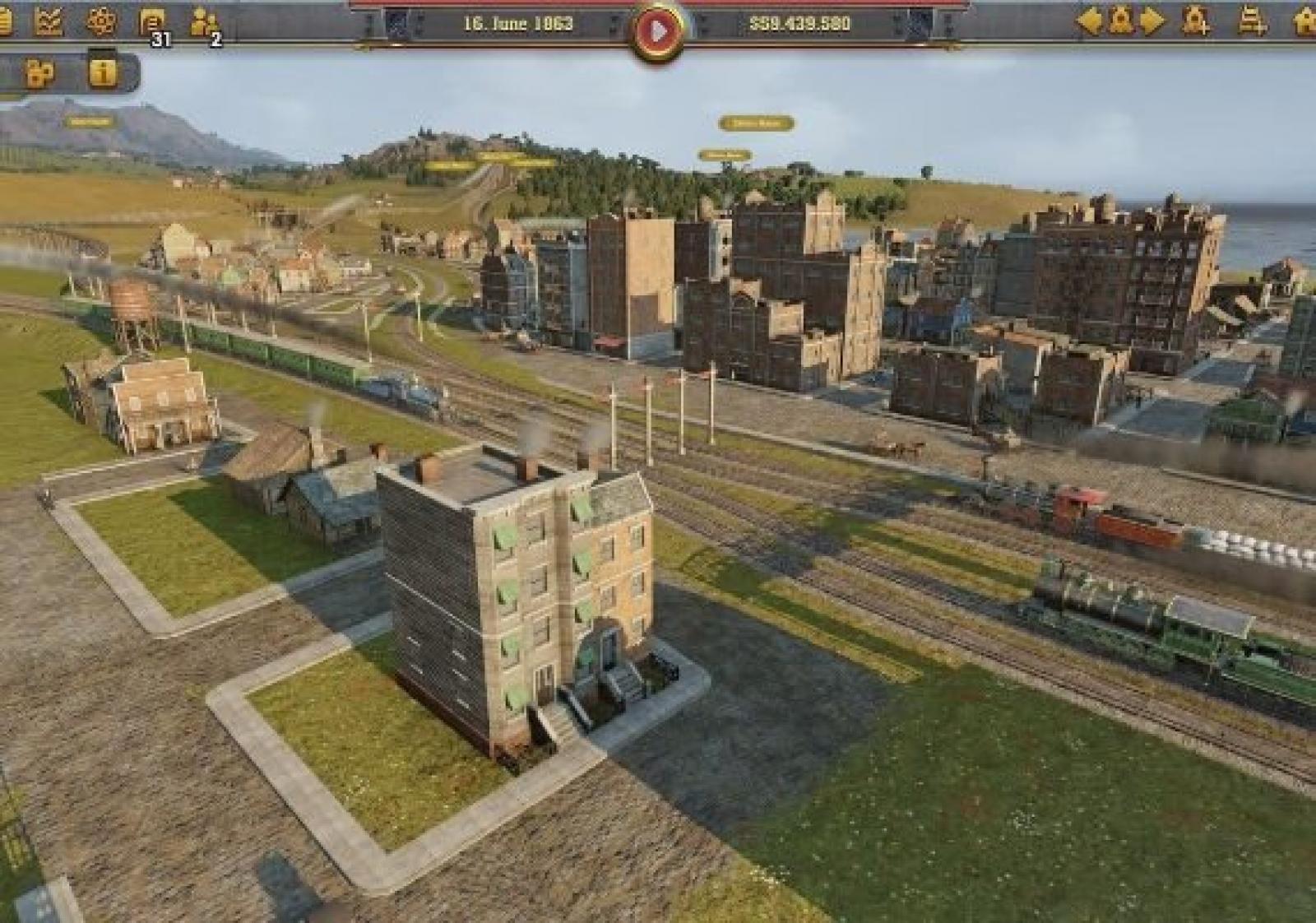
Task: Open the track construction tool
Action: [1251, 21]
